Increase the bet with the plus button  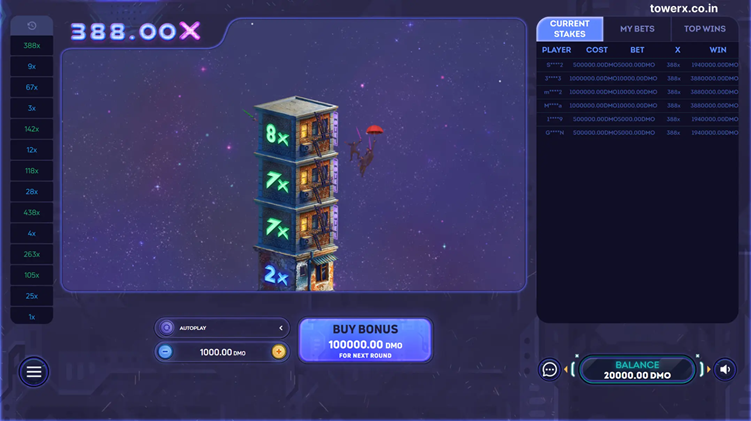click(x=278, y=352)
